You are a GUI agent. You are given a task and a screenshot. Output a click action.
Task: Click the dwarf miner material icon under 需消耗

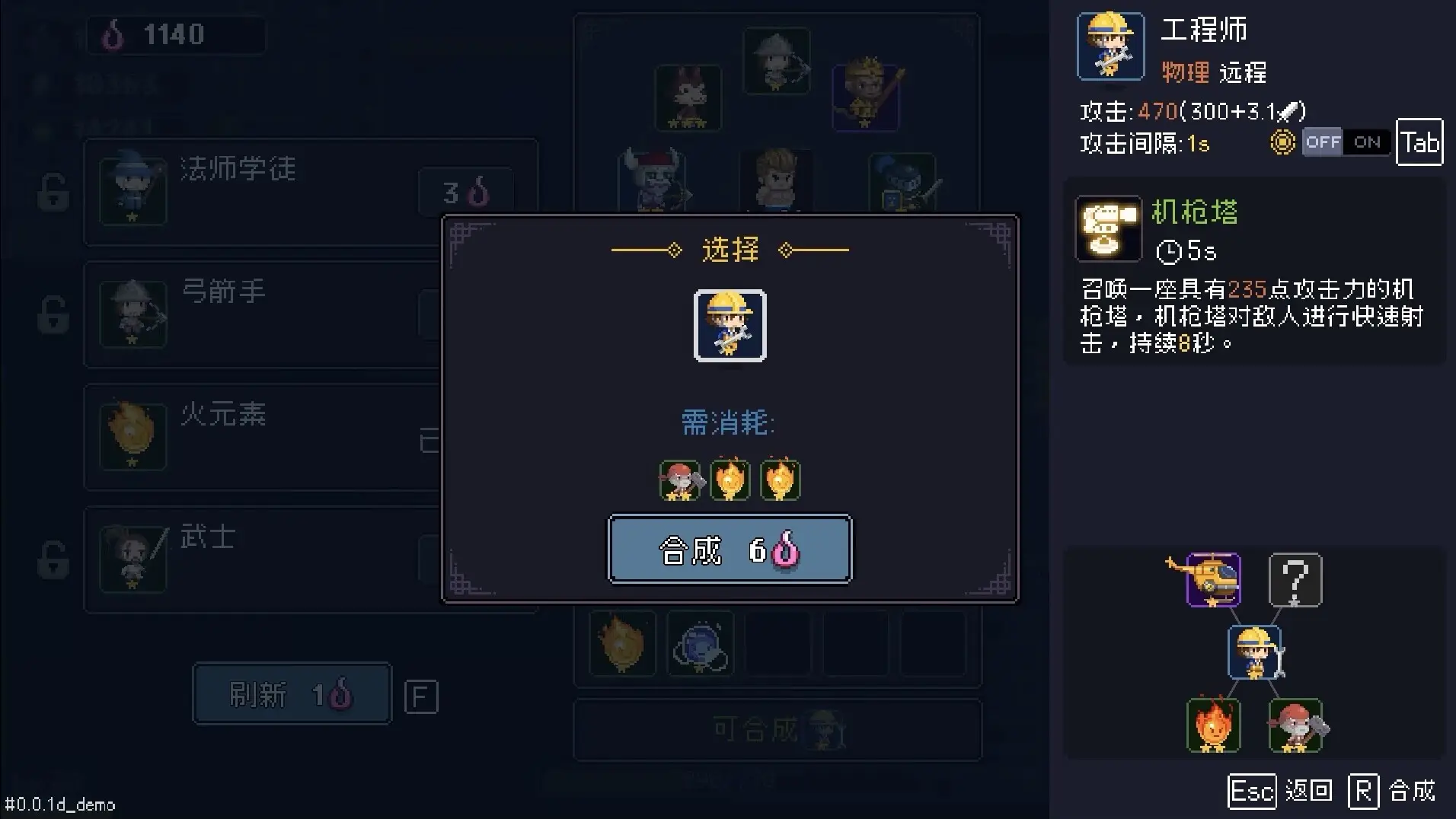[679, 480]
